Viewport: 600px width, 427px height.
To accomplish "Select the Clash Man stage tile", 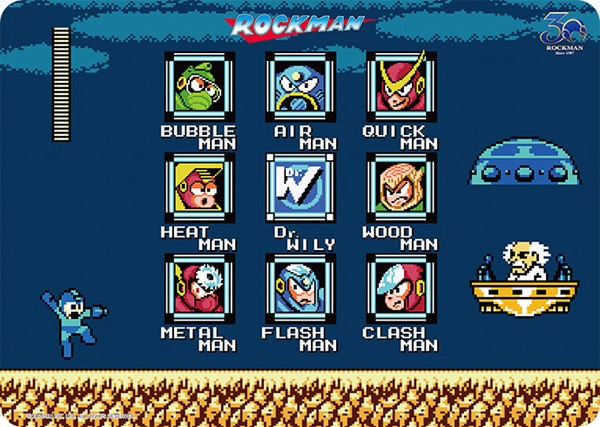I will [400, 288].
